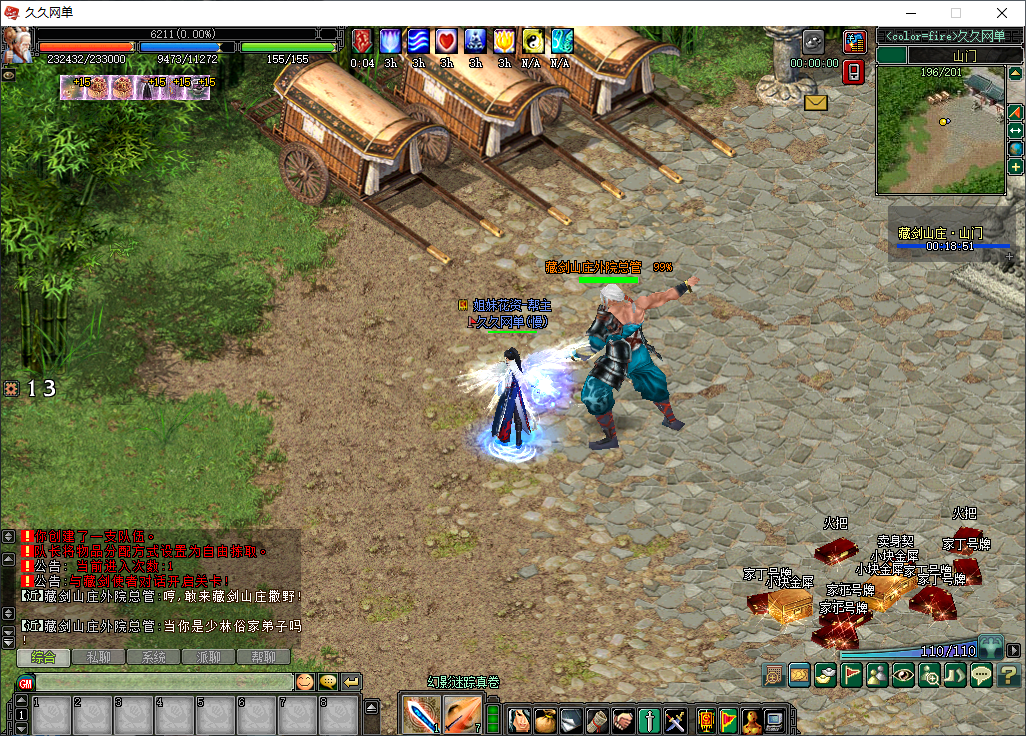Screen dimensions: 1026x736
Task: Activate the blue sword skill slot
Action: coord(420,713)
